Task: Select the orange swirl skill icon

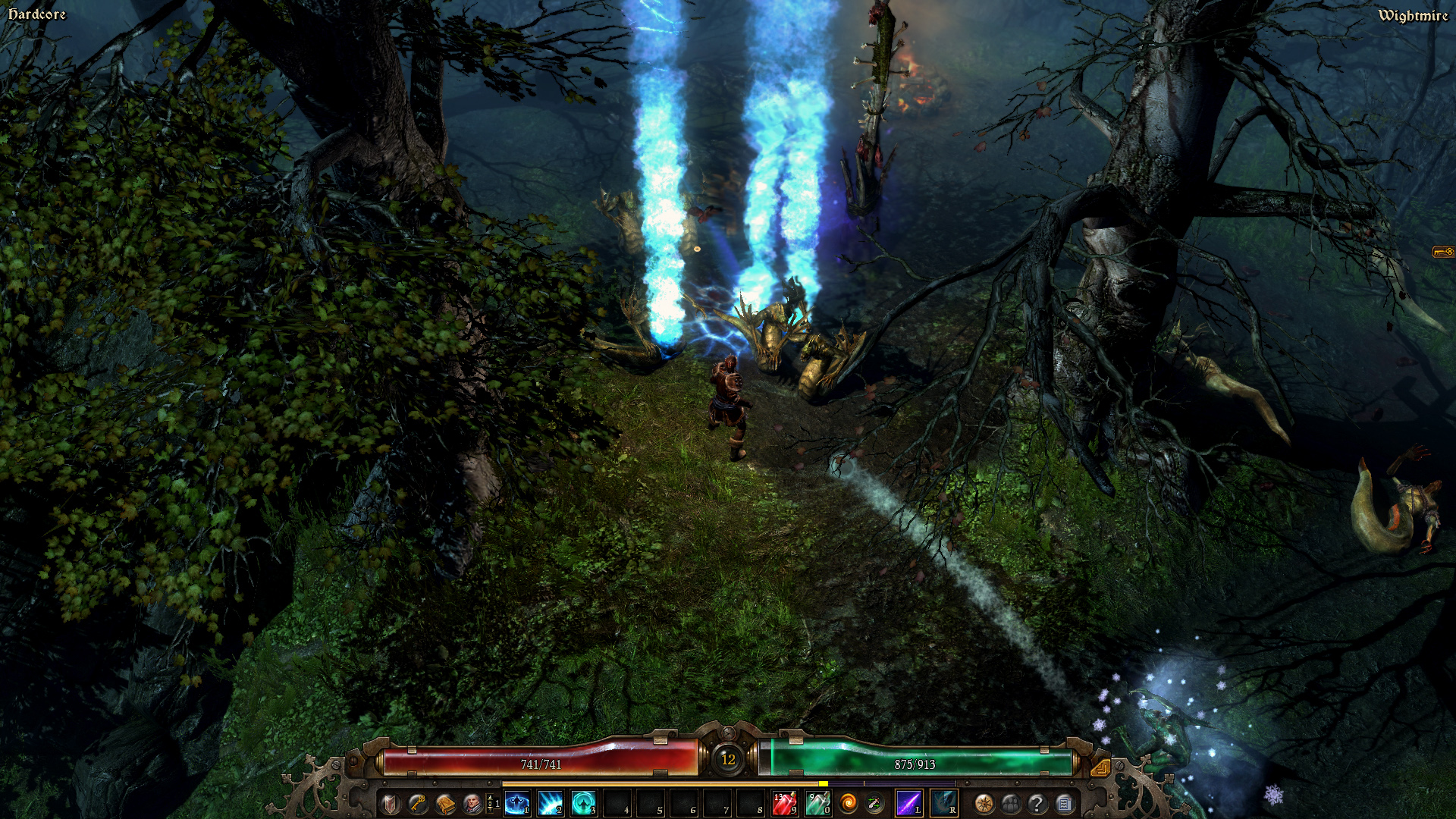Action: (x=848, y=802)
